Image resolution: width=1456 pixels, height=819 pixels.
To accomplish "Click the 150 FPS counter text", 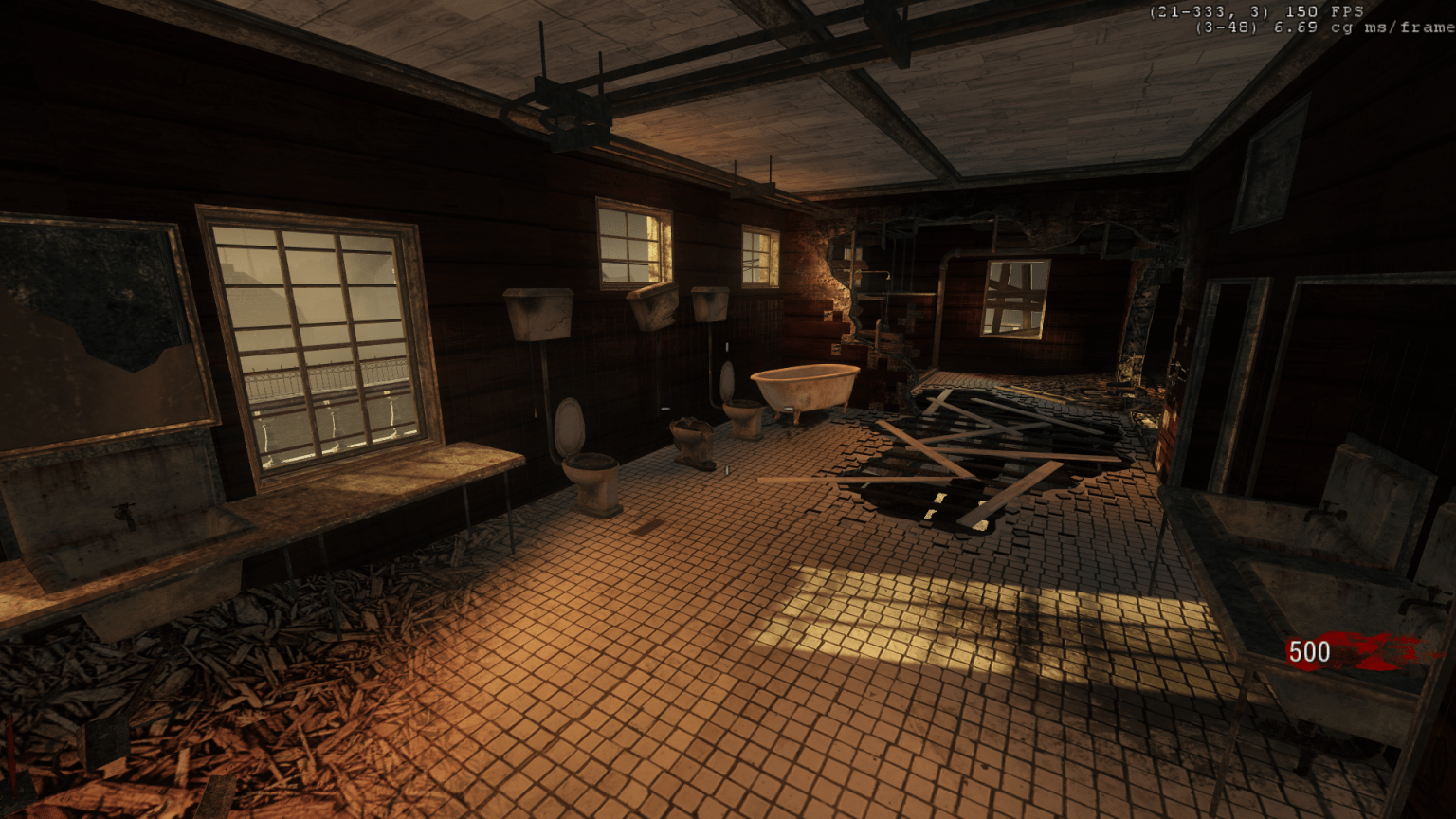I will click(x=1322, y=12).
